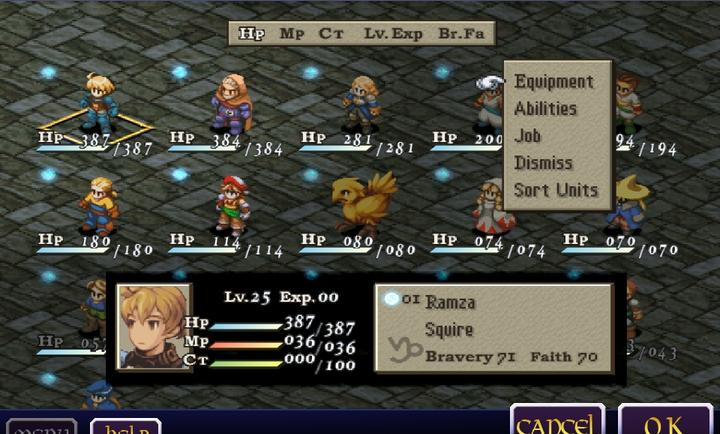Switch the roster display to Ct
The height and width of the screenshot is (434, 720).
pyautogui.click(x=331, y=33)
